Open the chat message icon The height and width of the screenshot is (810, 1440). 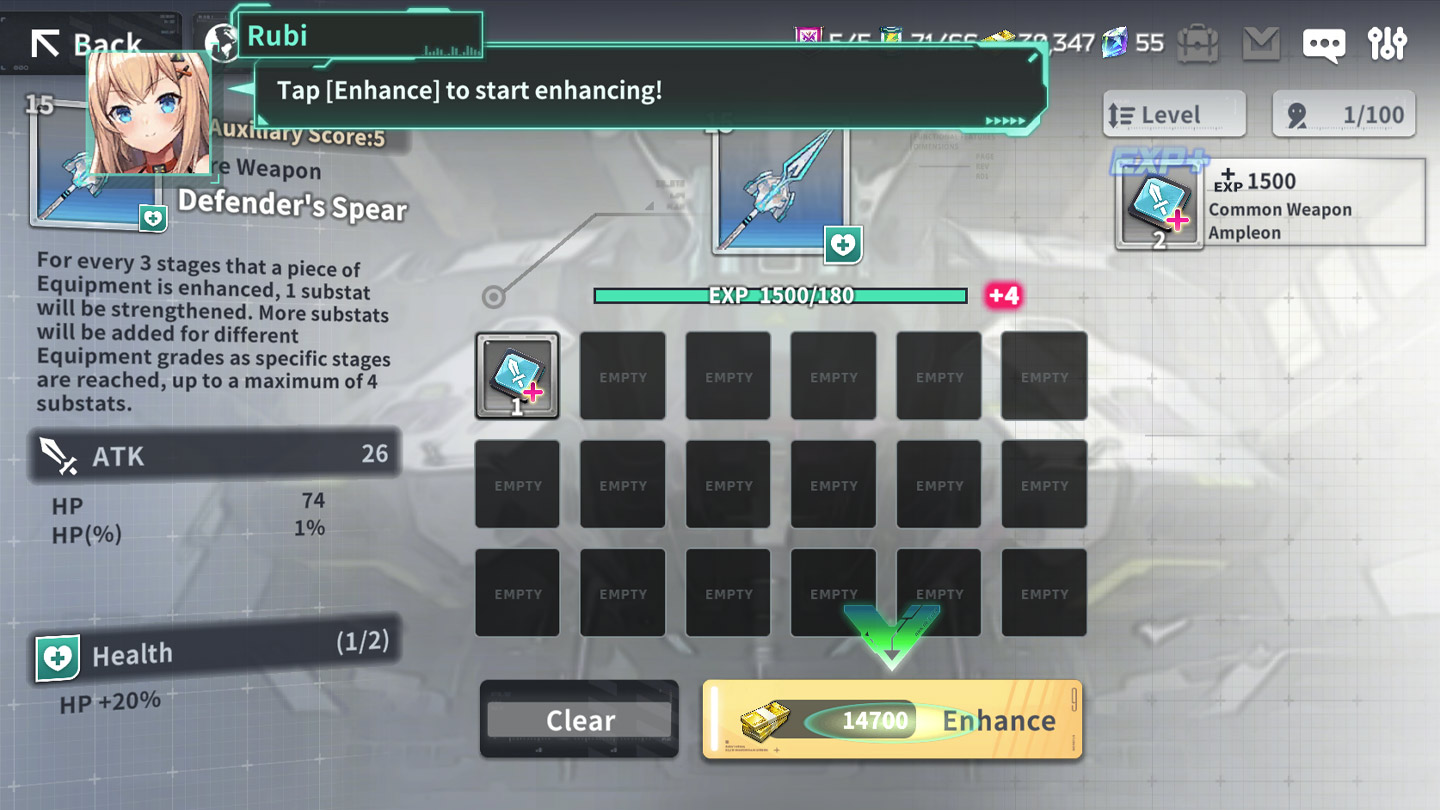pyautogui.click(x=1324, y=43)
